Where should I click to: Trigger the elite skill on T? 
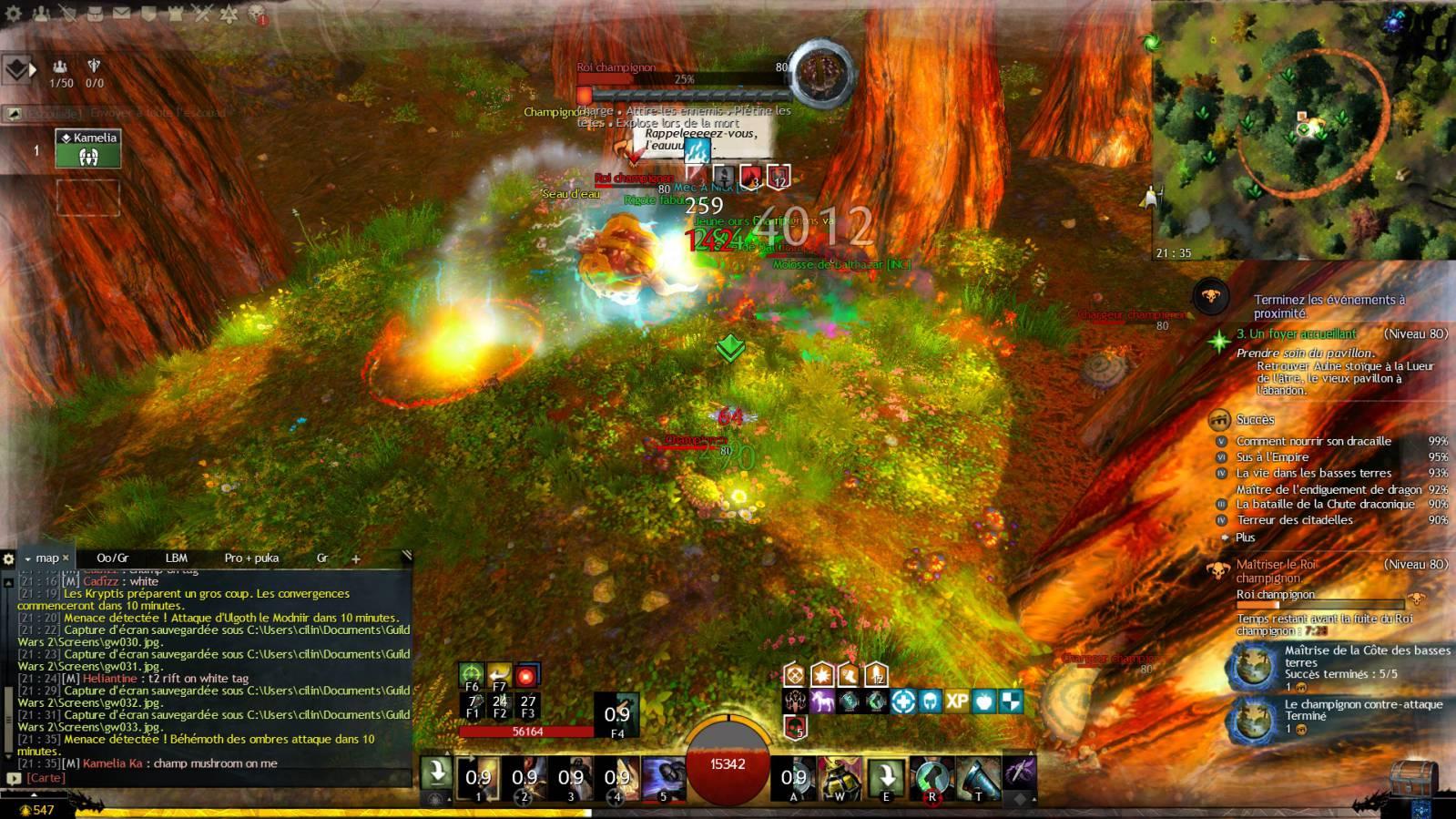click(x=978, y=779)
